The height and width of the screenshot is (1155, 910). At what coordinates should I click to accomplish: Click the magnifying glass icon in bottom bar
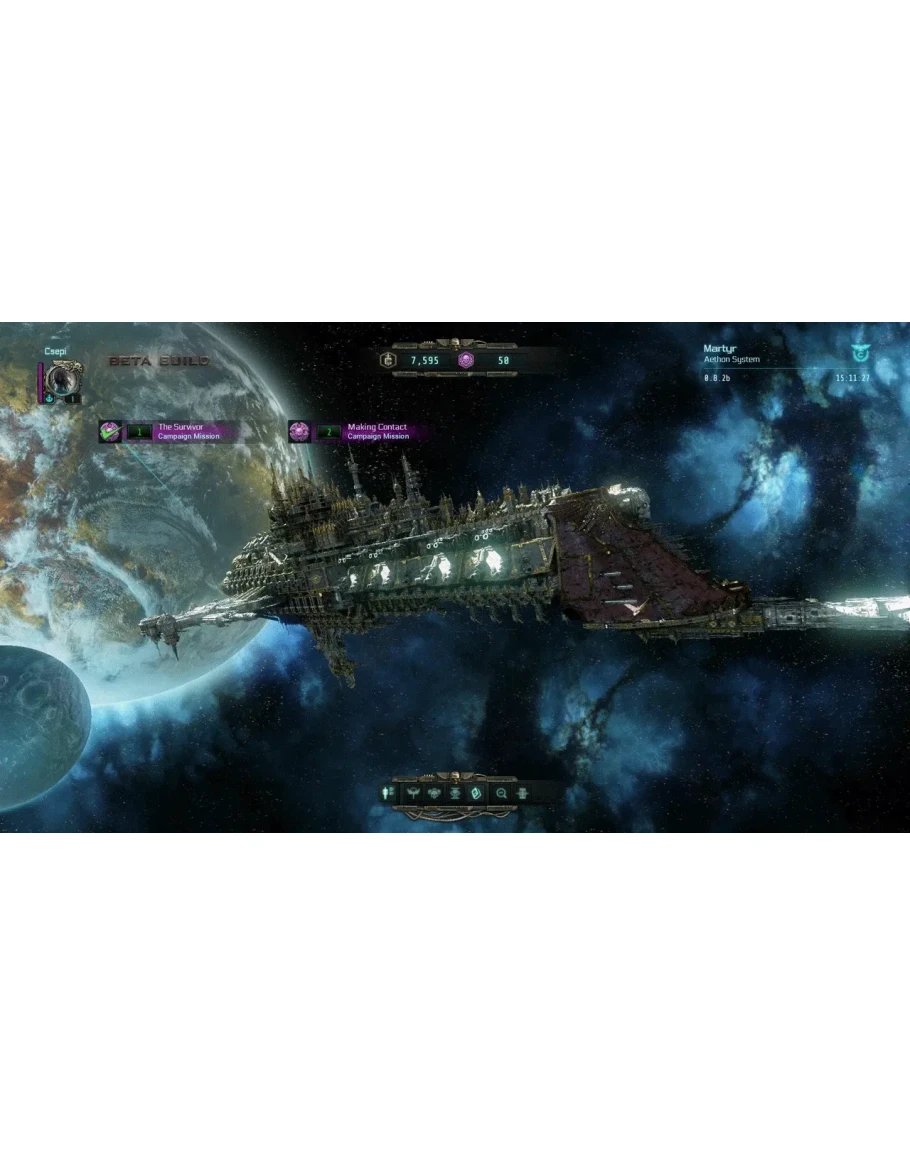coord(501,793)
